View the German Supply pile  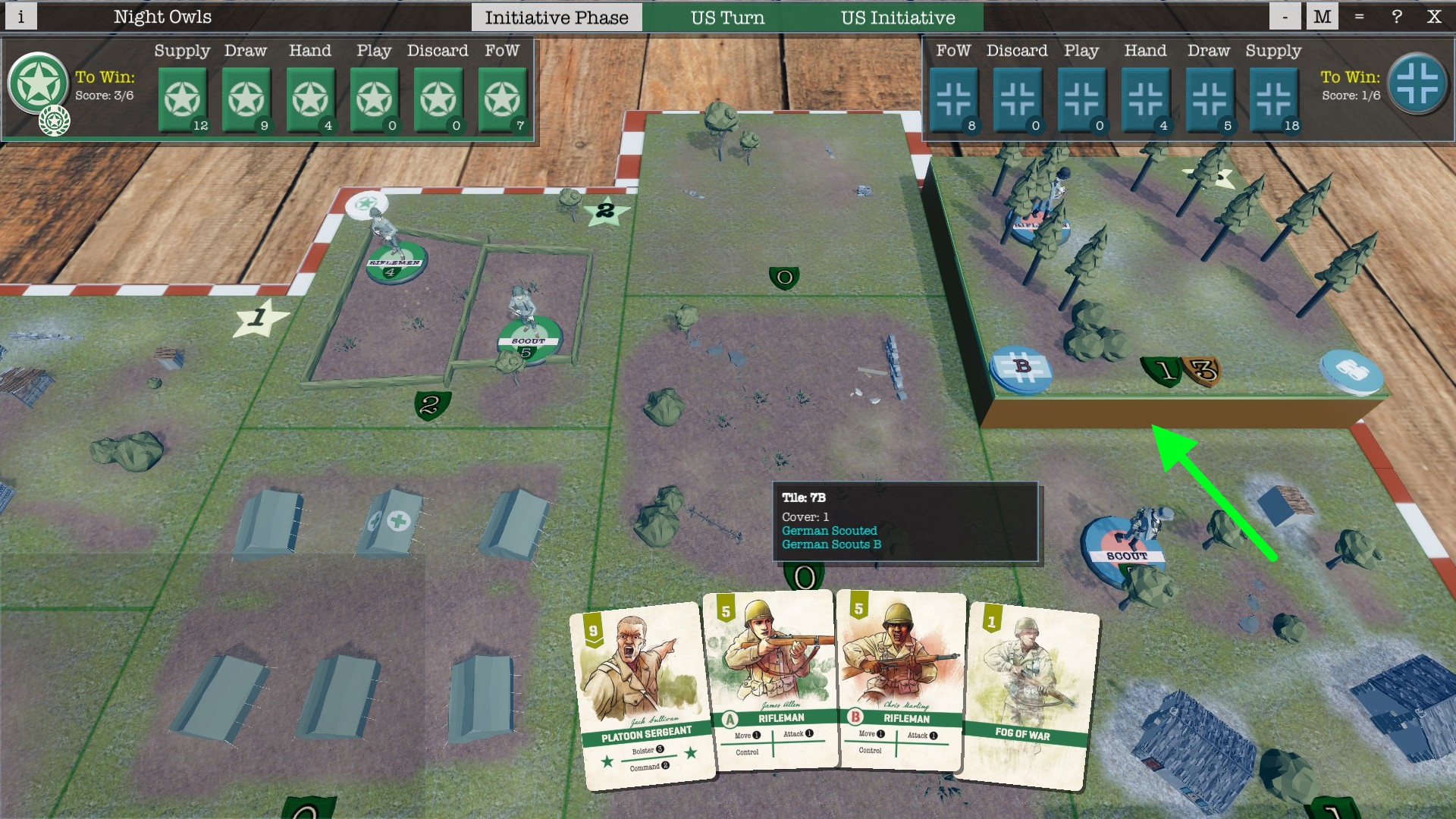tap(1273, 99)
